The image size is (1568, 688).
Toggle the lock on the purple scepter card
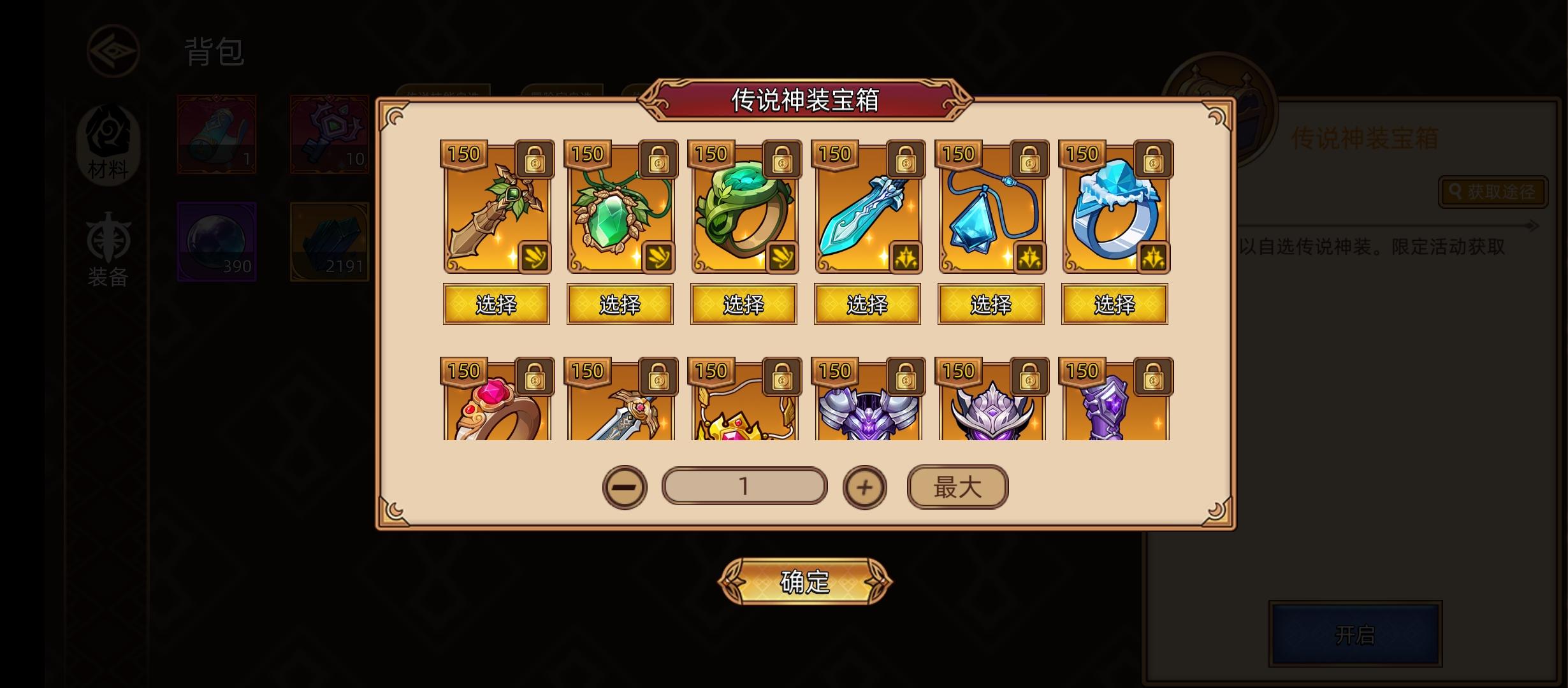pos(1152,377)
